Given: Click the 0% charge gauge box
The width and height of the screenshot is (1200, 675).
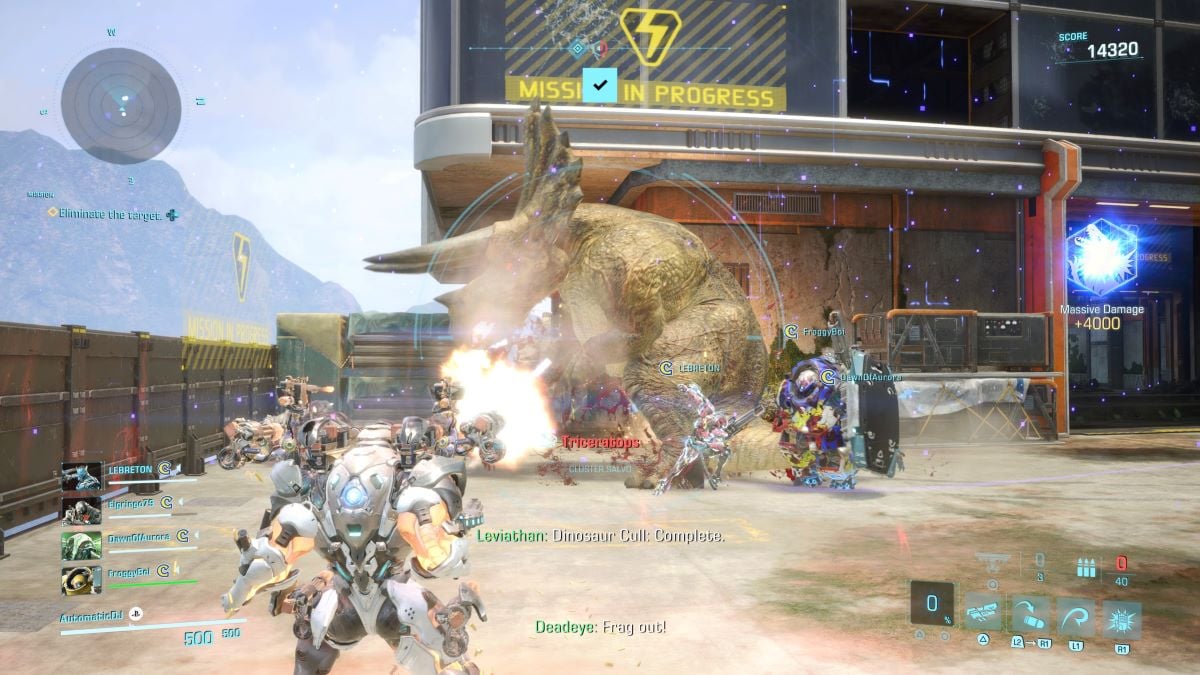Looking at the screenshot, I should tap(932, 605).
